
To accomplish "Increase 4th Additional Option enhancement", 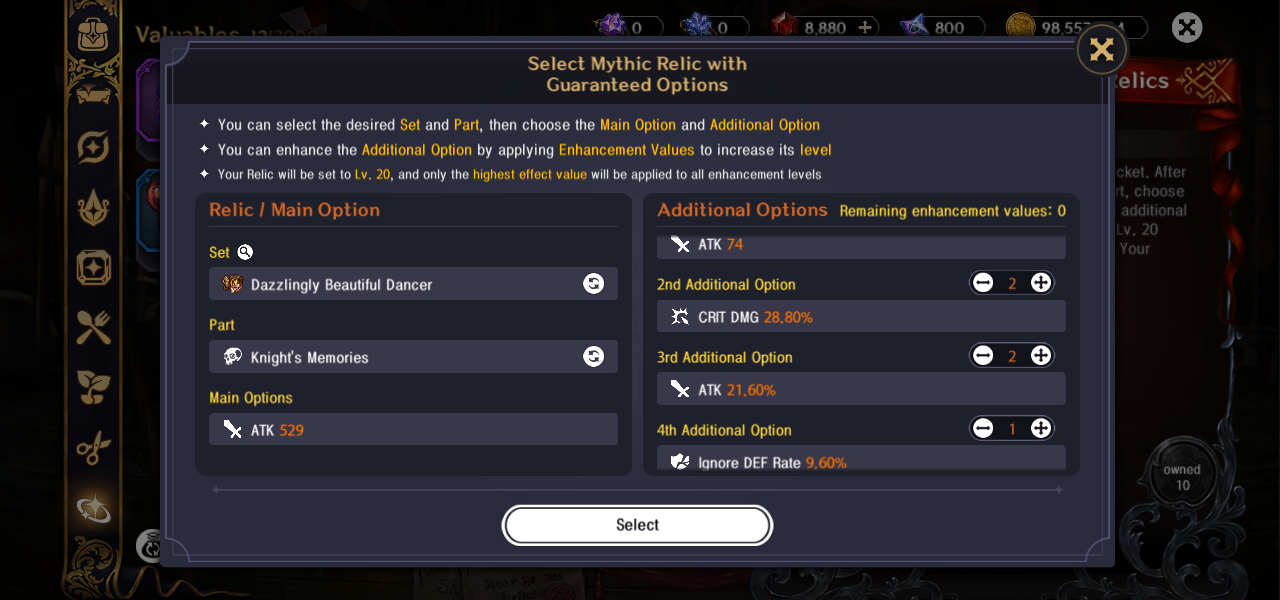I will pos(1041,429).
